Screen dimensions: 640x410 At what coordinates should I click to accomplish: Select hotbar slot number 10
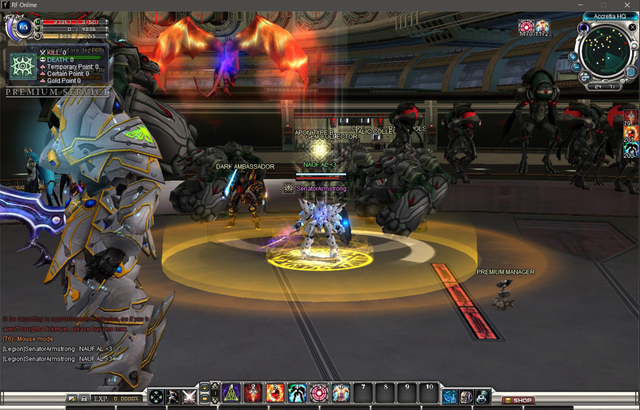point(429,393)
